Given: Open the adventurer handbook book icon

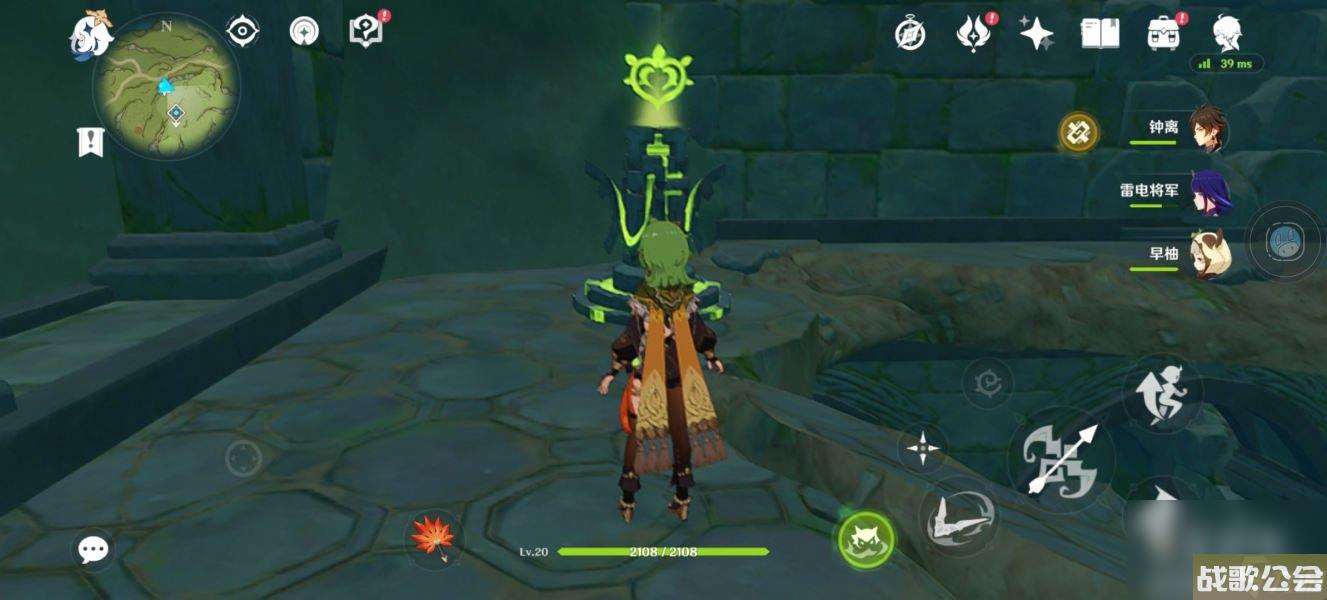Looking at the screenshot, I should click(x=1099, y=34).
